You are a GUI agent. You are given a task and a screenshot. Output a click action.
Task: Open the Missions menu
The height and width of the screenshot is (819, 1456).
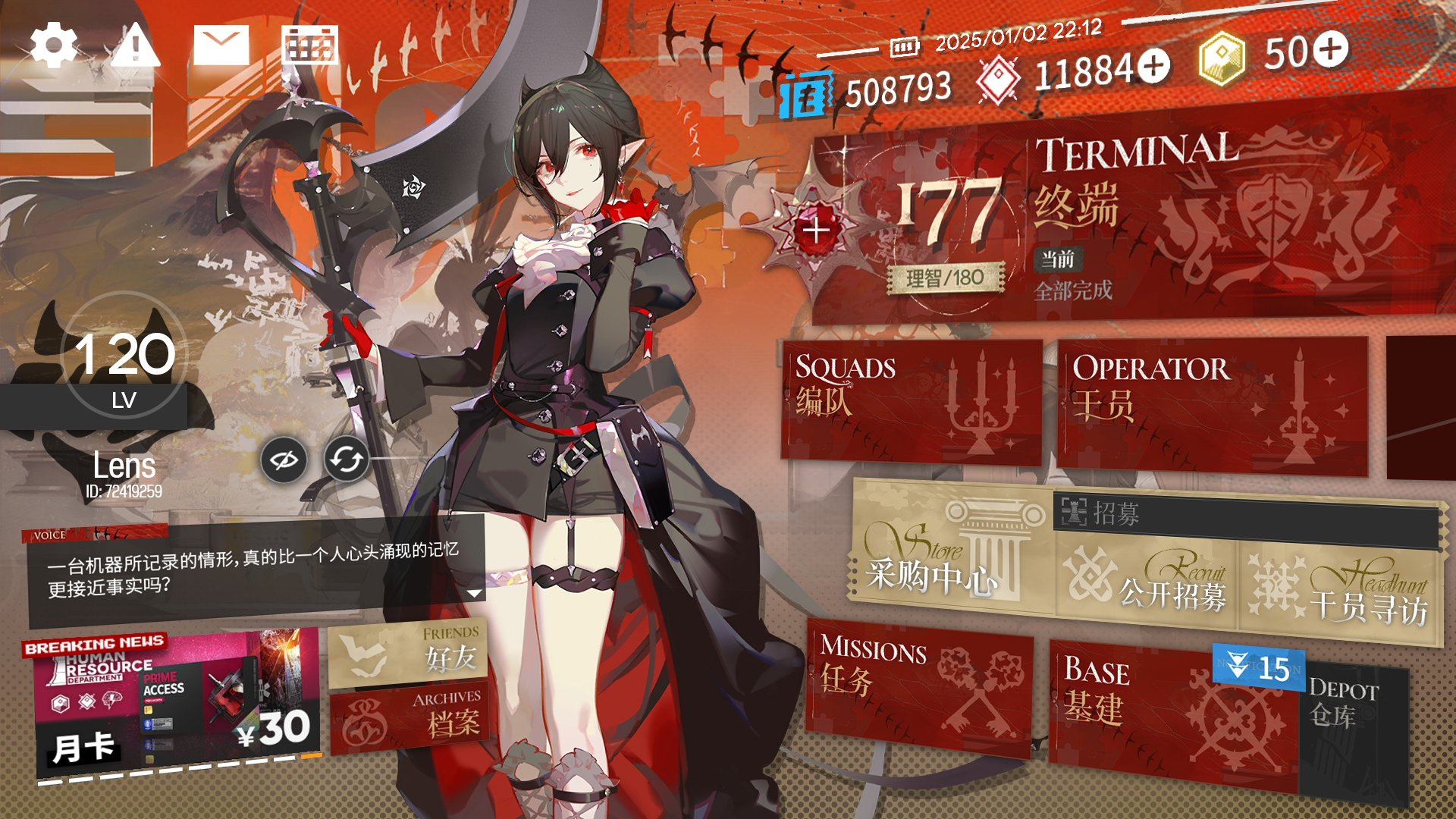(918, 686)
